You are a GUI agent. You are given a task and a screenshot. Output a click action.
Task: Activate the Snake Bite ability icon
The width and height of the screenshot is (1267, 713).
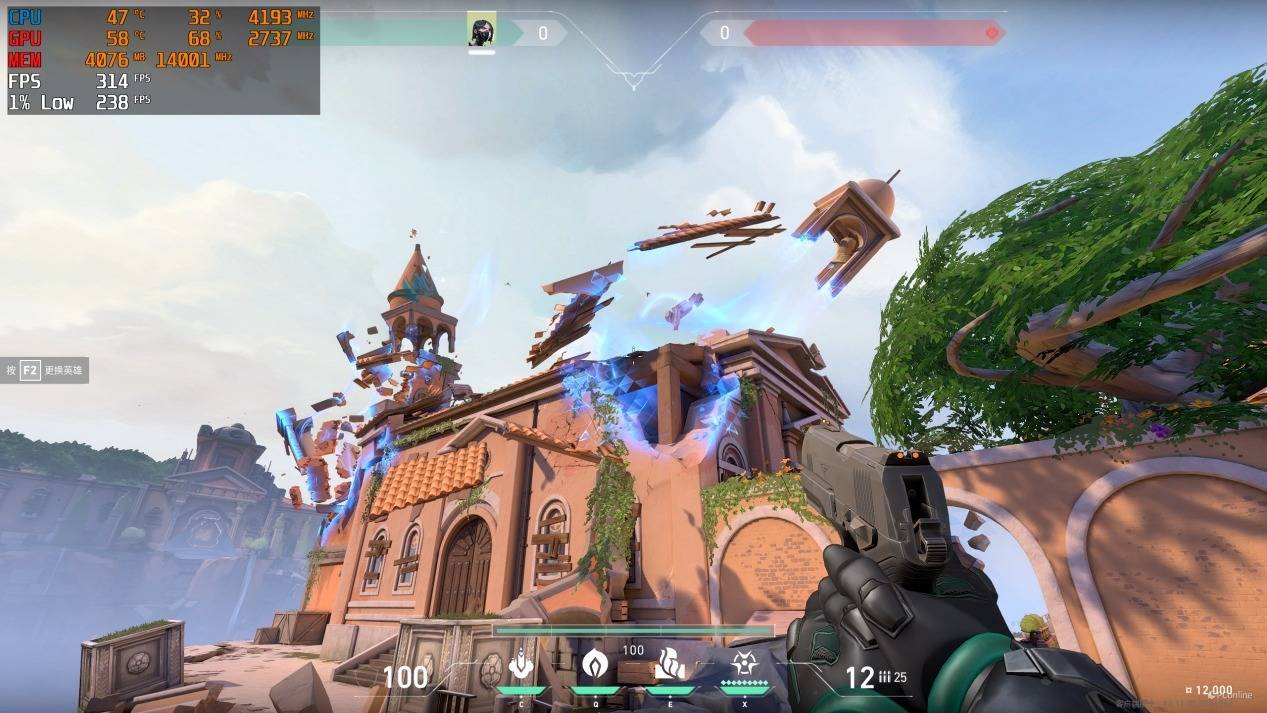521,664
